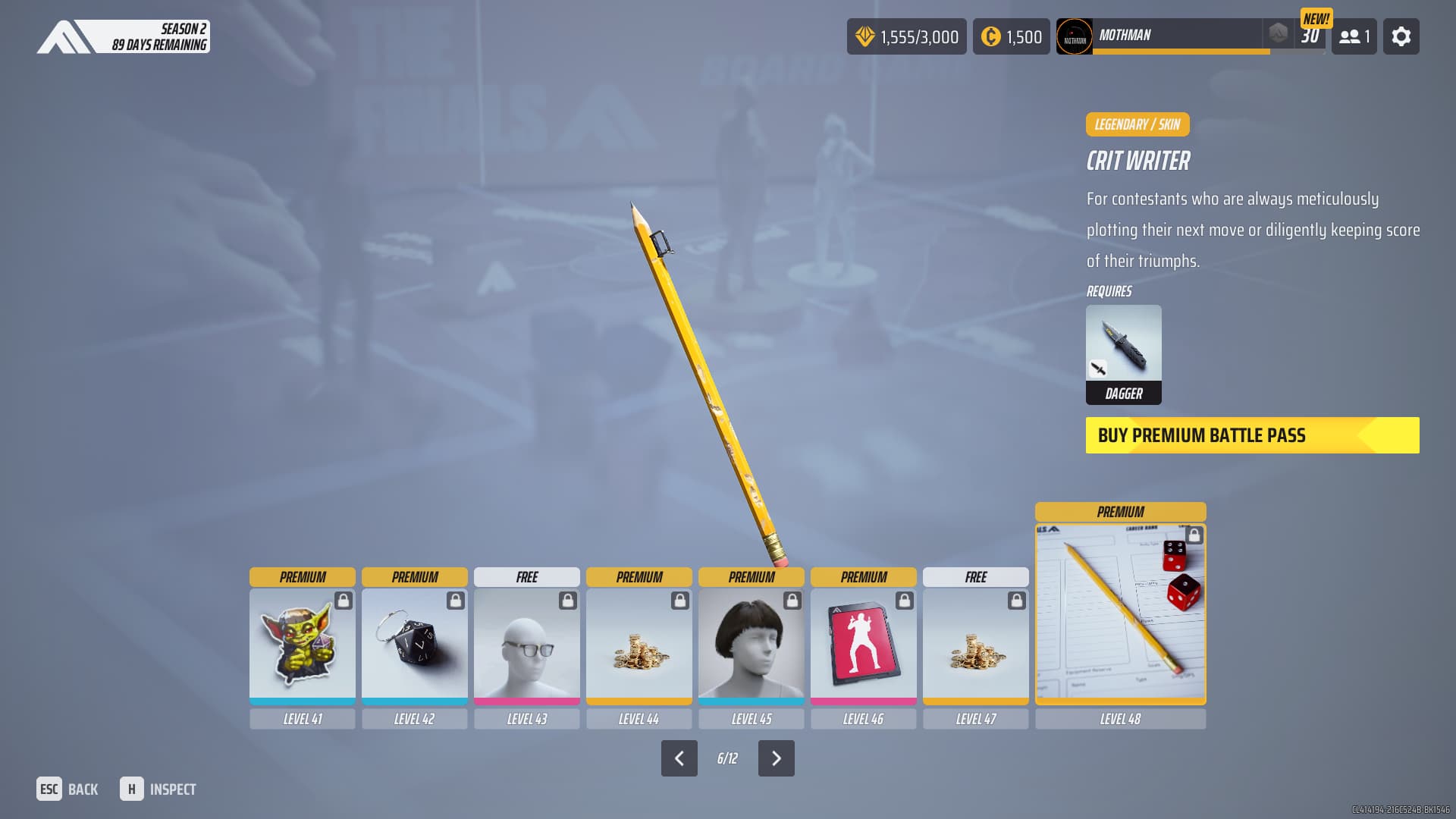This screenshot has height=819, width=1456.
Task: Select the d20 keychain level 42 reward
Action: (415, 645)
